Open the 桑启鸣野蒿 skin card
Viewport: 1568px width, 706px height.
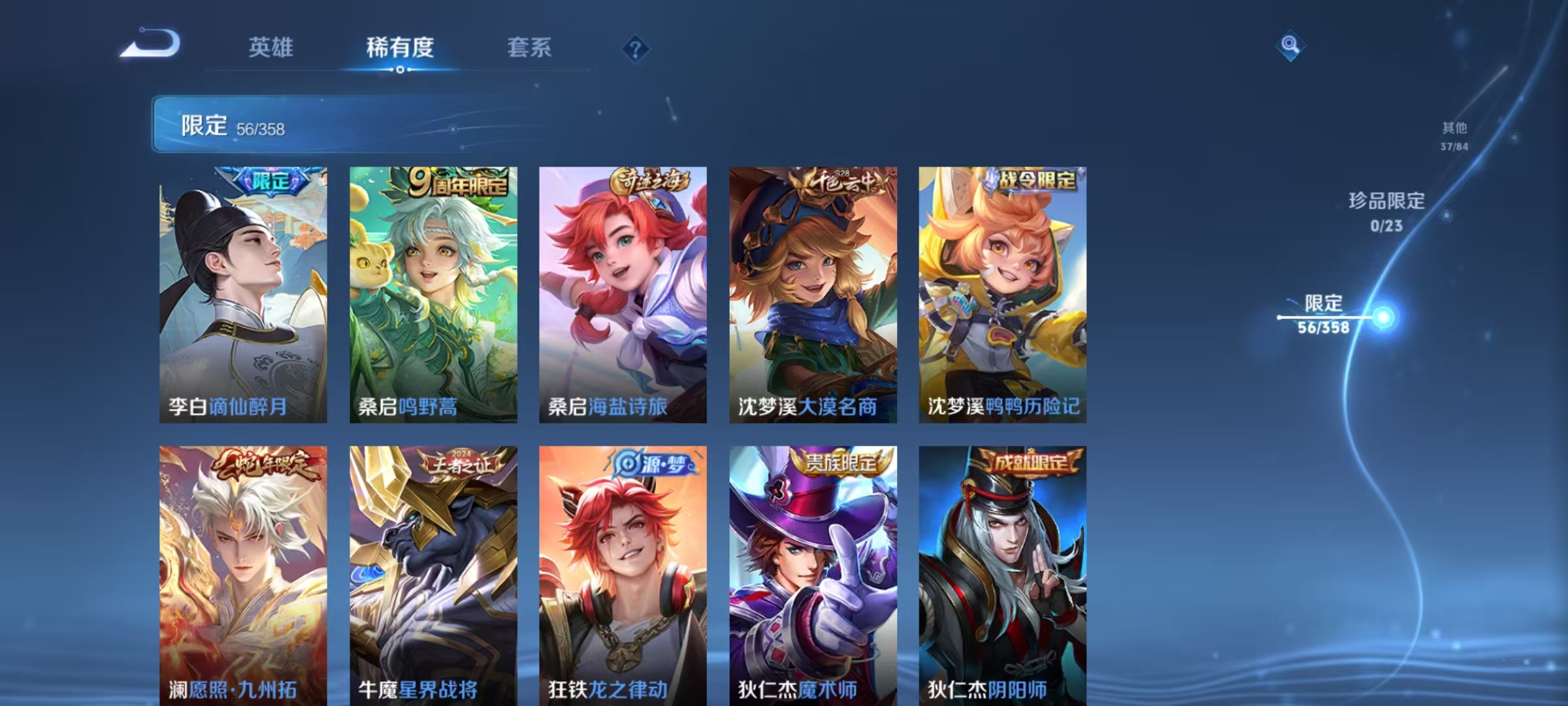click(x=433, y=294)
